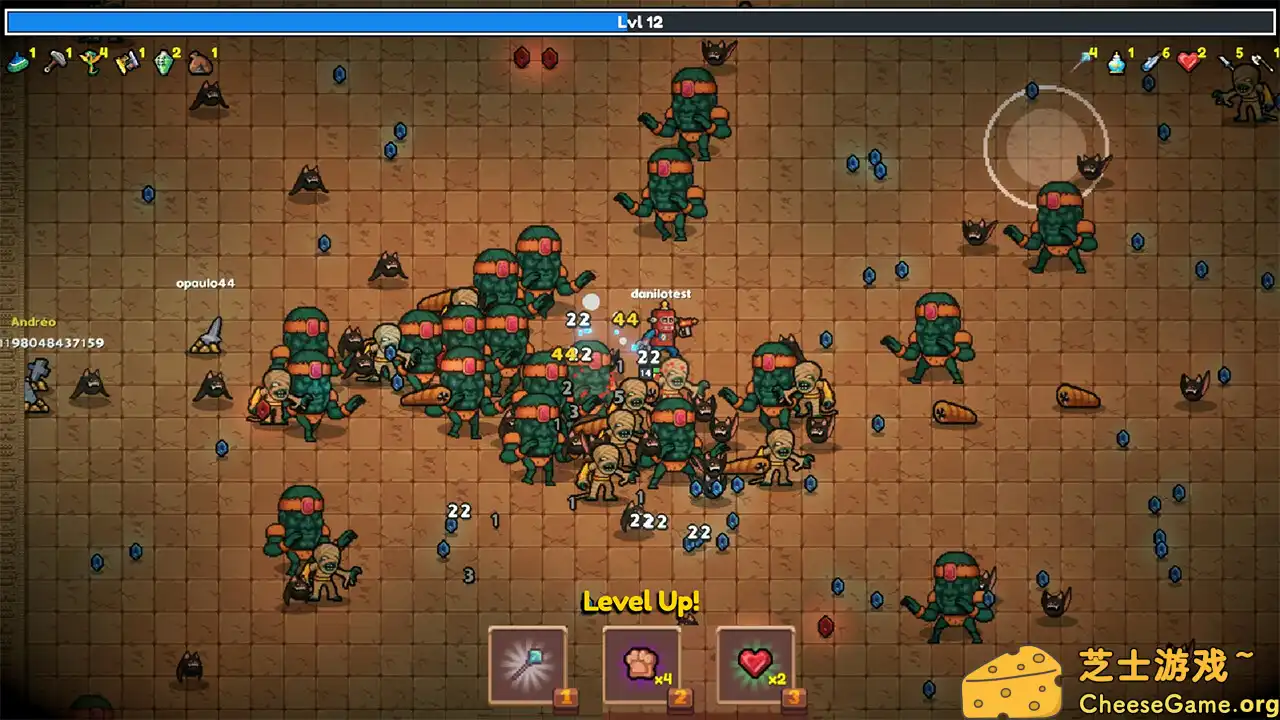Pick the paw print x4 upgrade
This screenshot has height=720, width=1280.
point(641,664)
